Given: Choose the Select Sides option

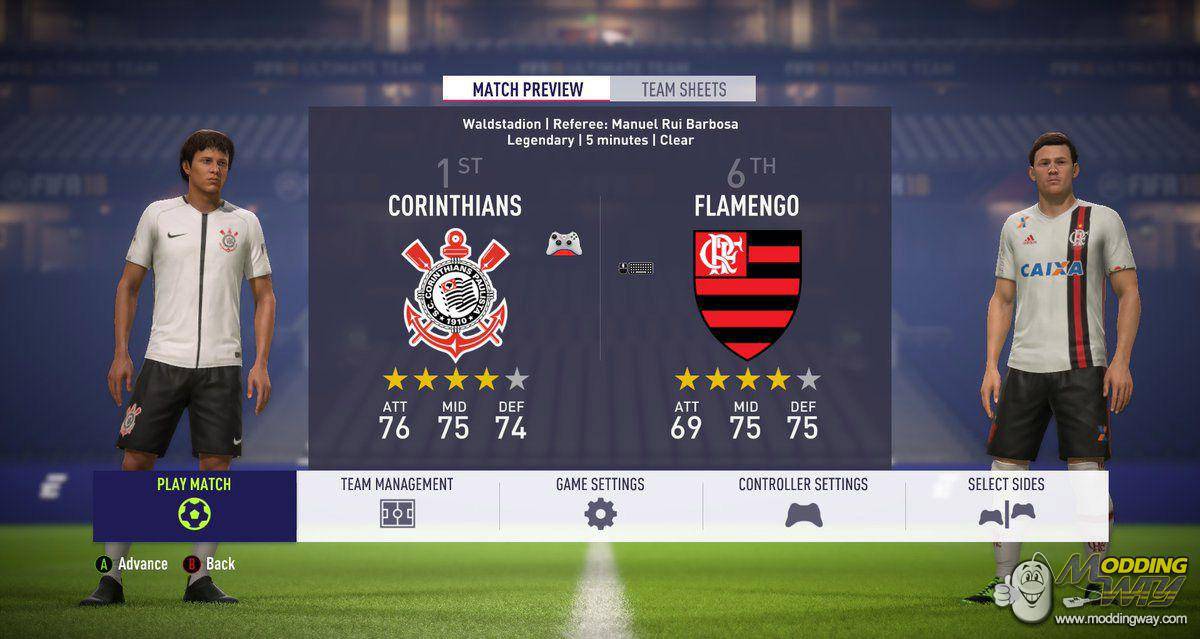Looking at the screenshot, I should (x=1006, y=501).
